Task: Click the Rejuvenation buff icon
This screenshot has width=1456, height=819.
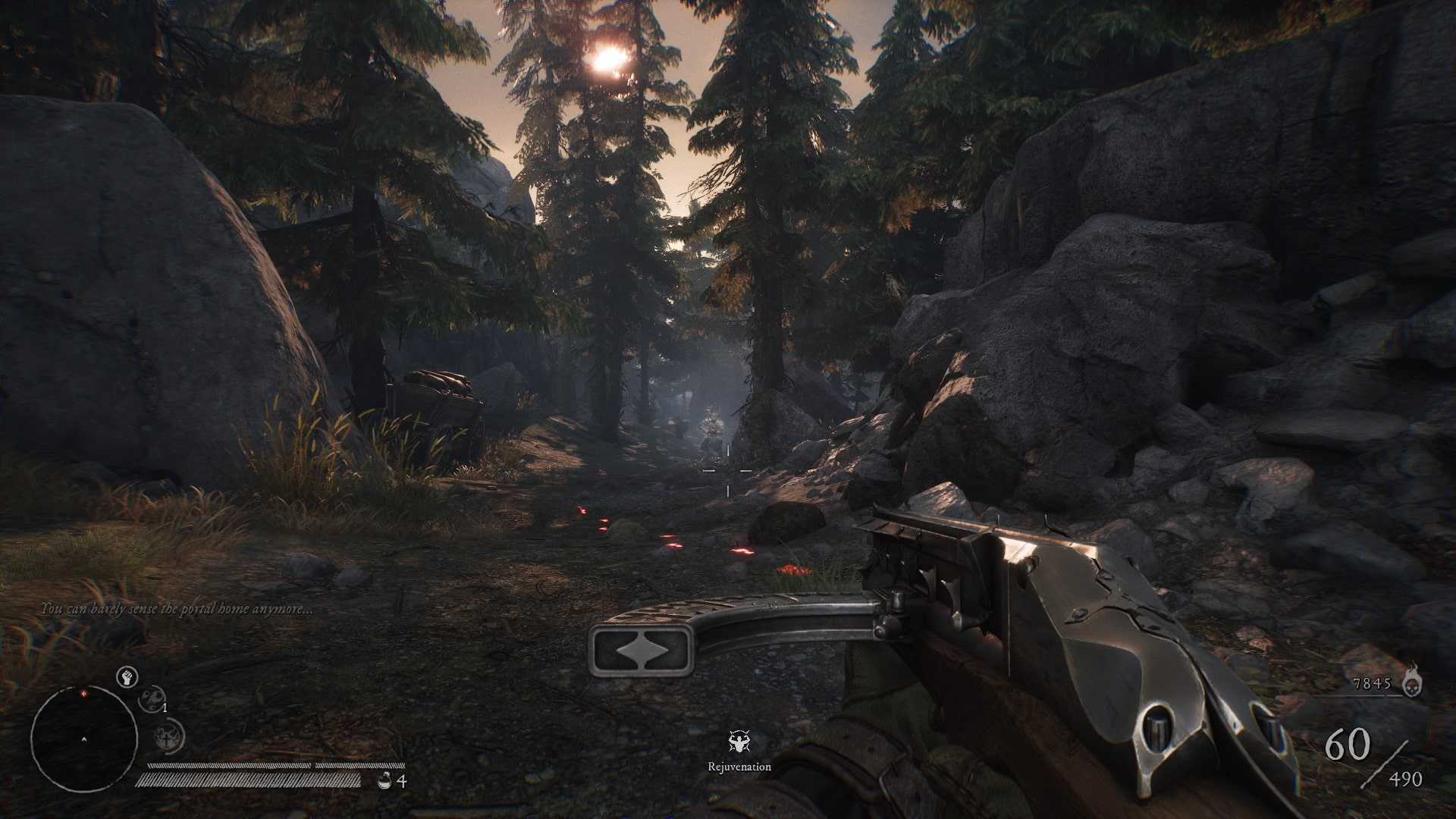Action: pos(739,742)
